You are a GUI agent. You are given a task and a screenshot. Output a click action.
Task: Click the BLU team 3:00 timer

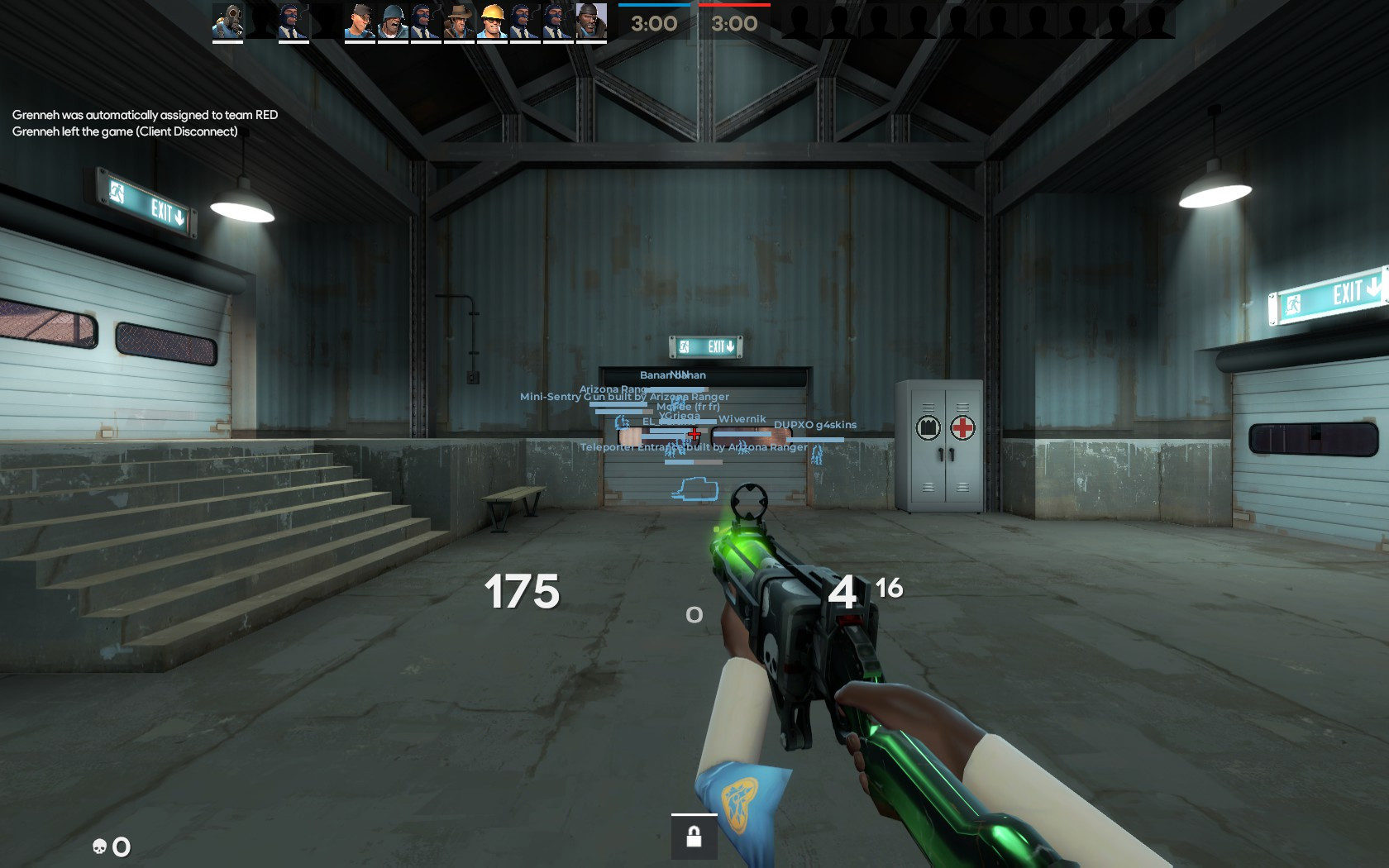(654, 24)
